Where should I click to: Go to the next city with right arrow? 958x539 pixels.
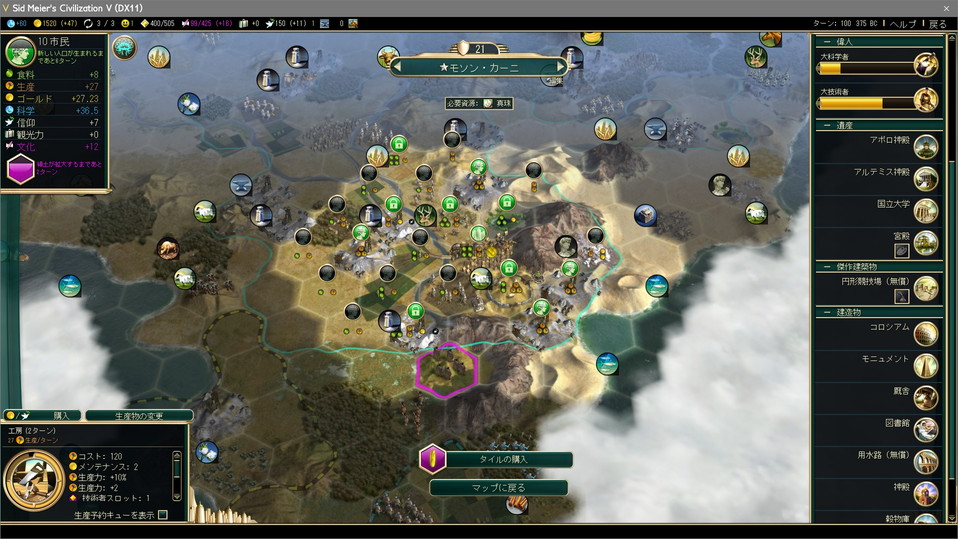(561, 67)
